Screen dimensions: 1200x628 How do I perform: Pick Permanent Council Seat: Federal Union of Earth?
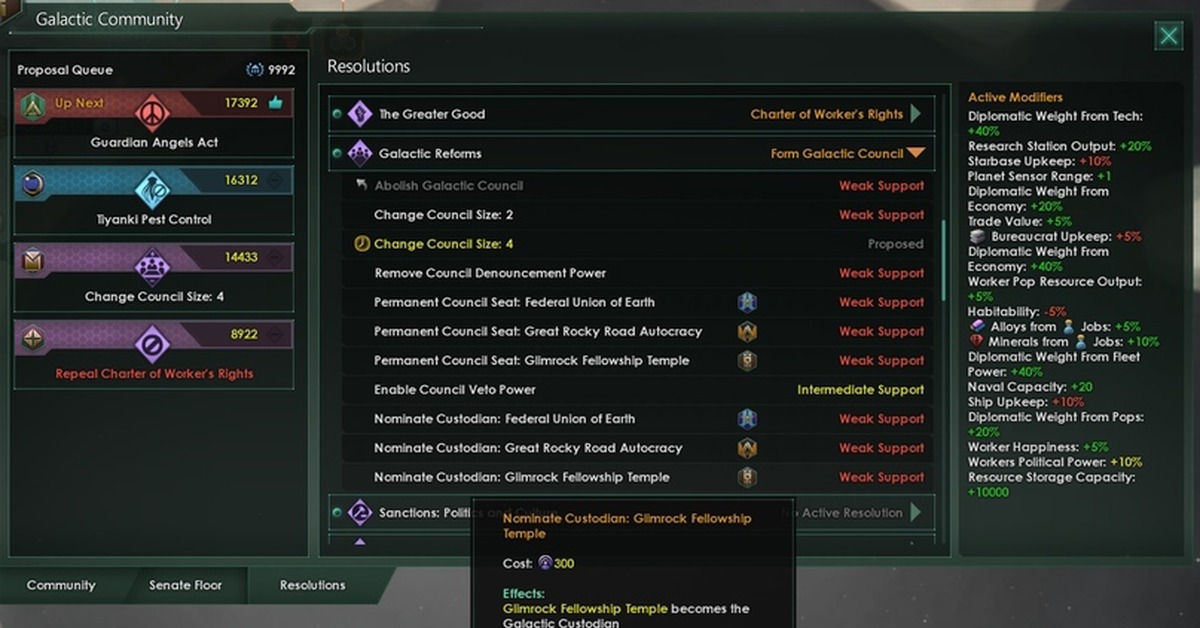[514, 302]
